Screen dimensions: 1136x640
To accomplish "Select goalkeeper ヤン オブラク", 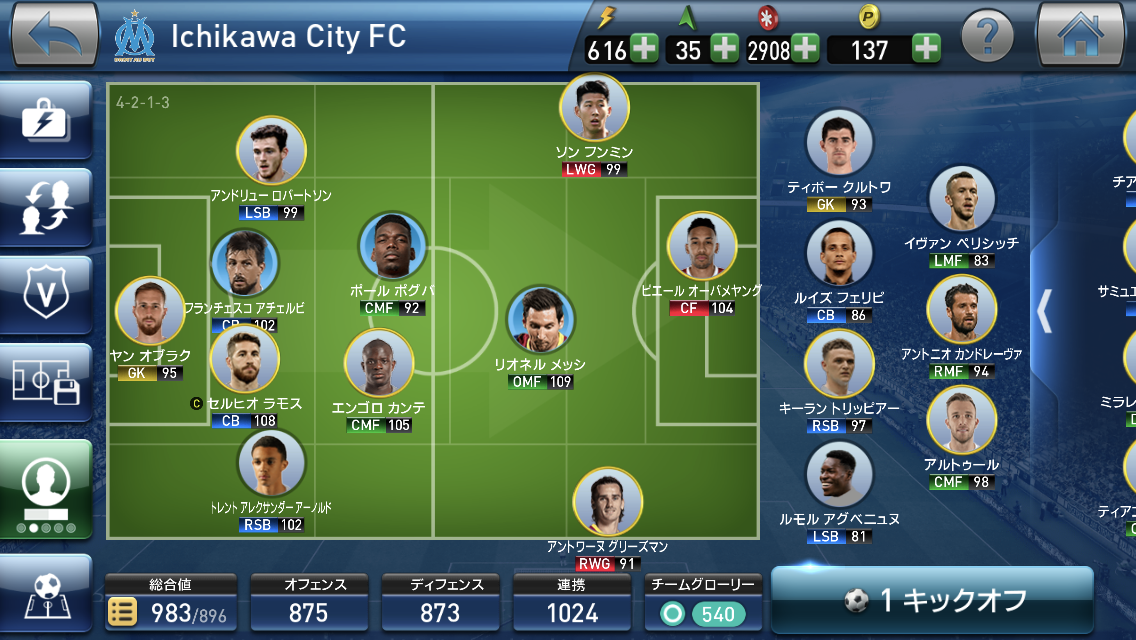I will [150, 312].
